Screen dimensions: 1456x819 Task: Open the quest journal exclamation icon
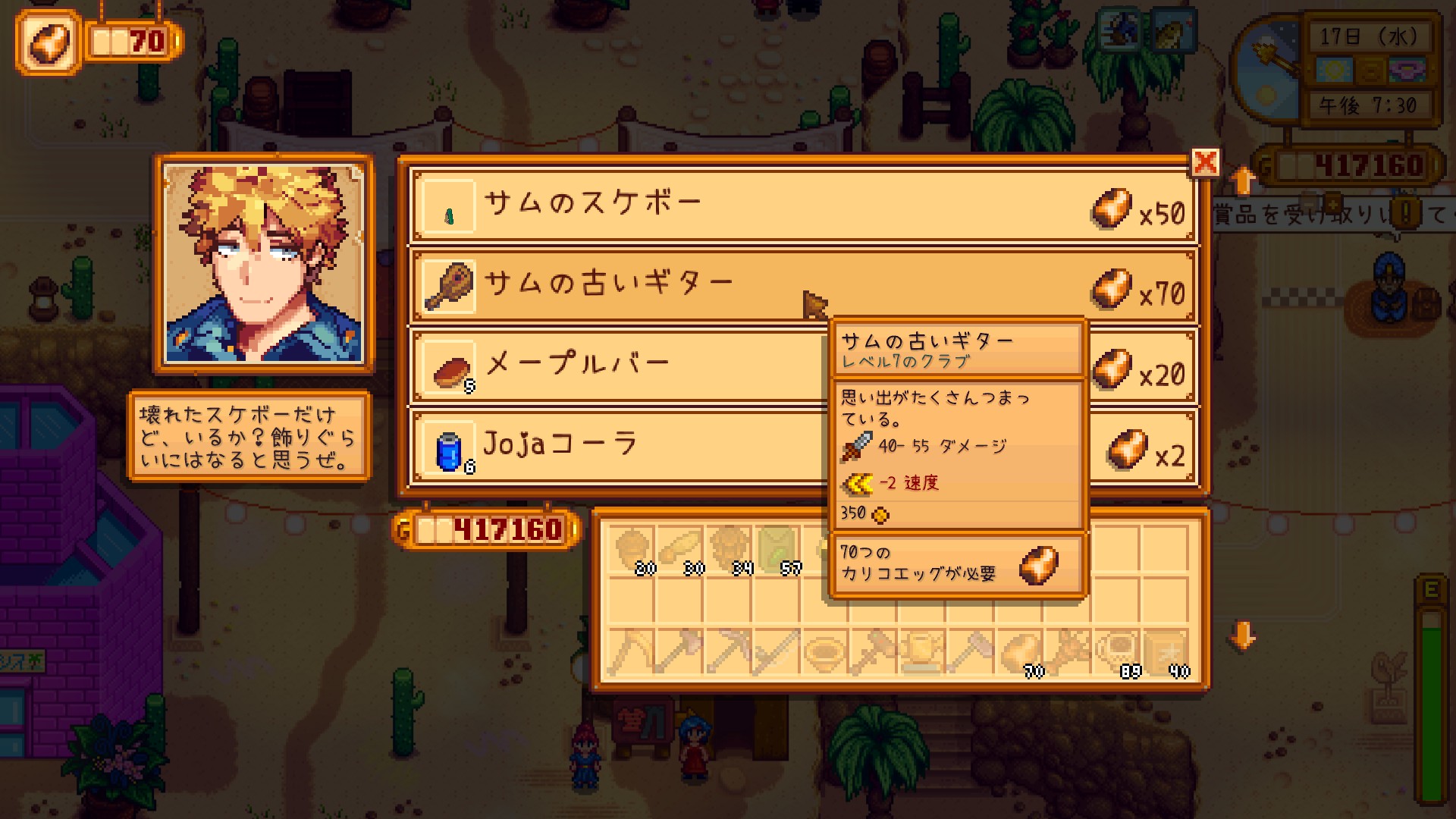tap(1407, 213)
